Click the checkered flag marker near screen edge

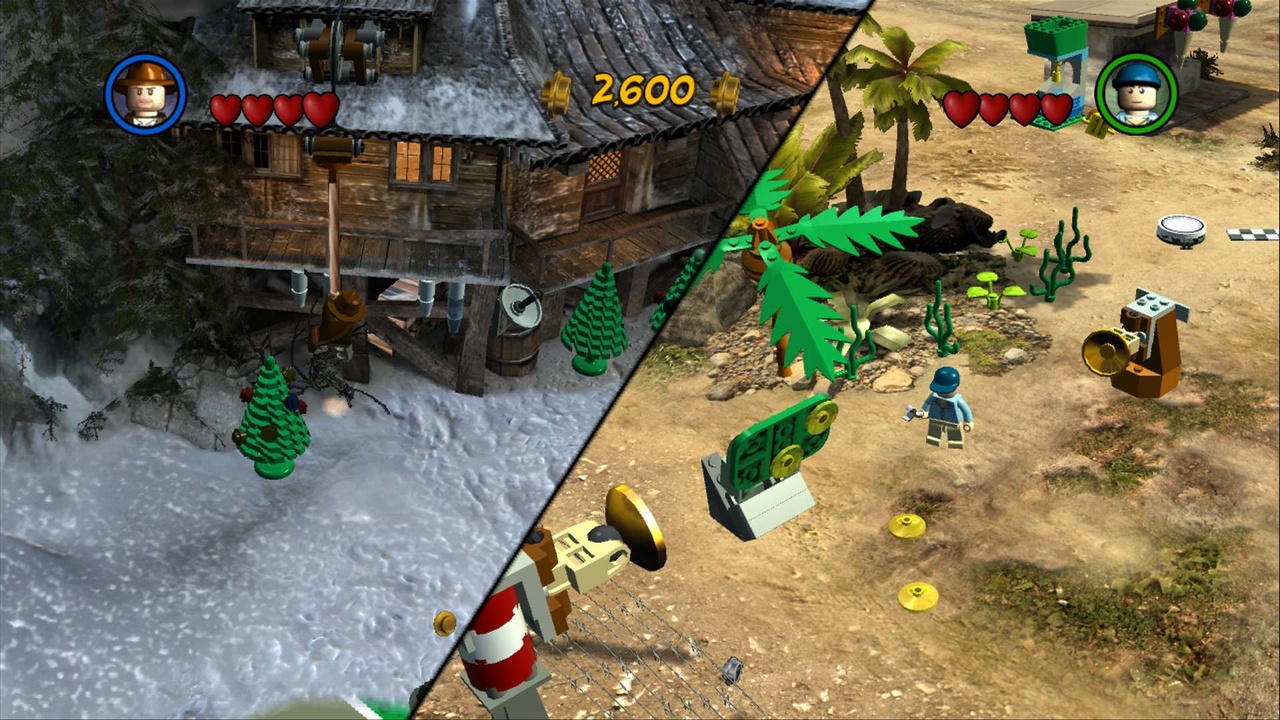(1249, 232)
